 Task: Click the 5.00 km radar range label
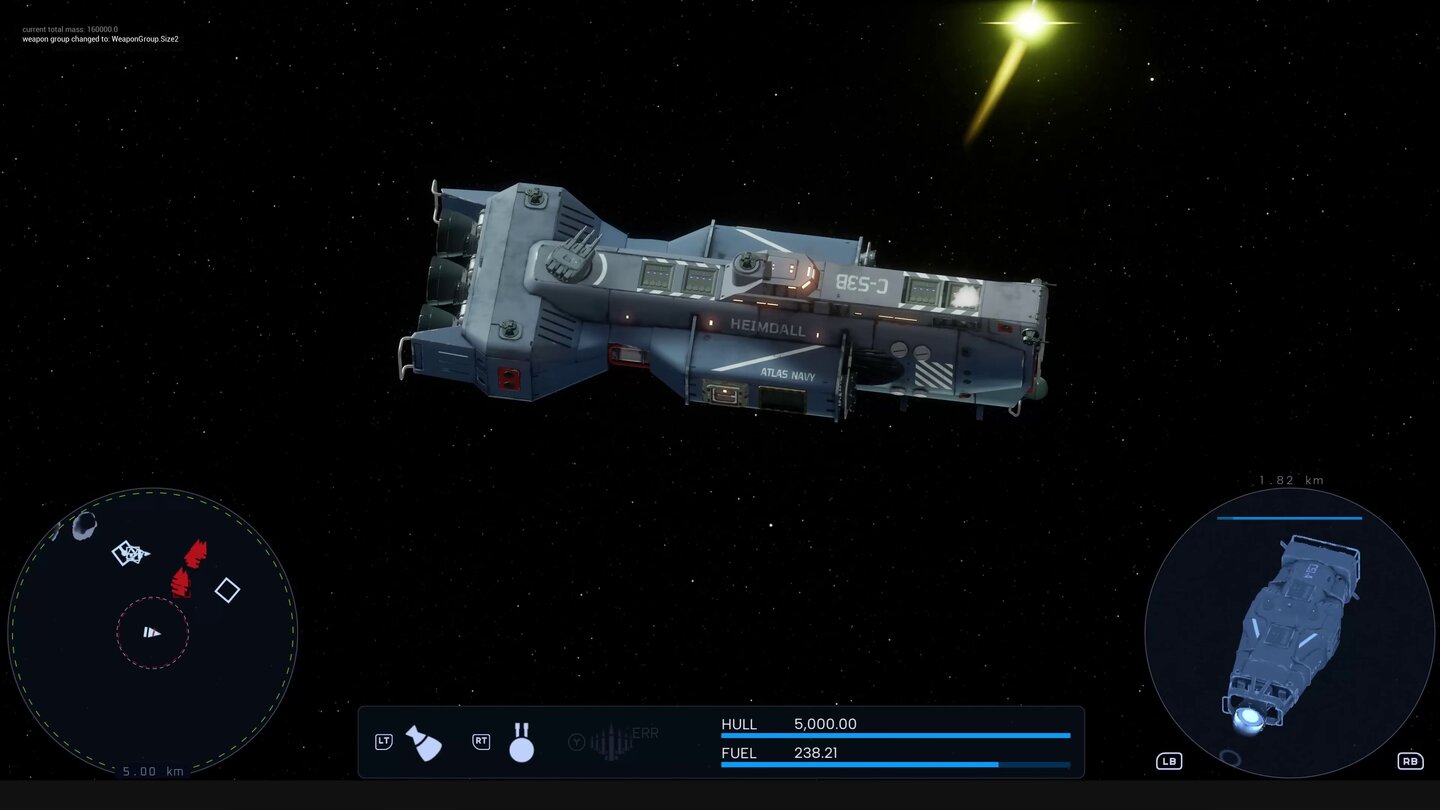[151, 771]
